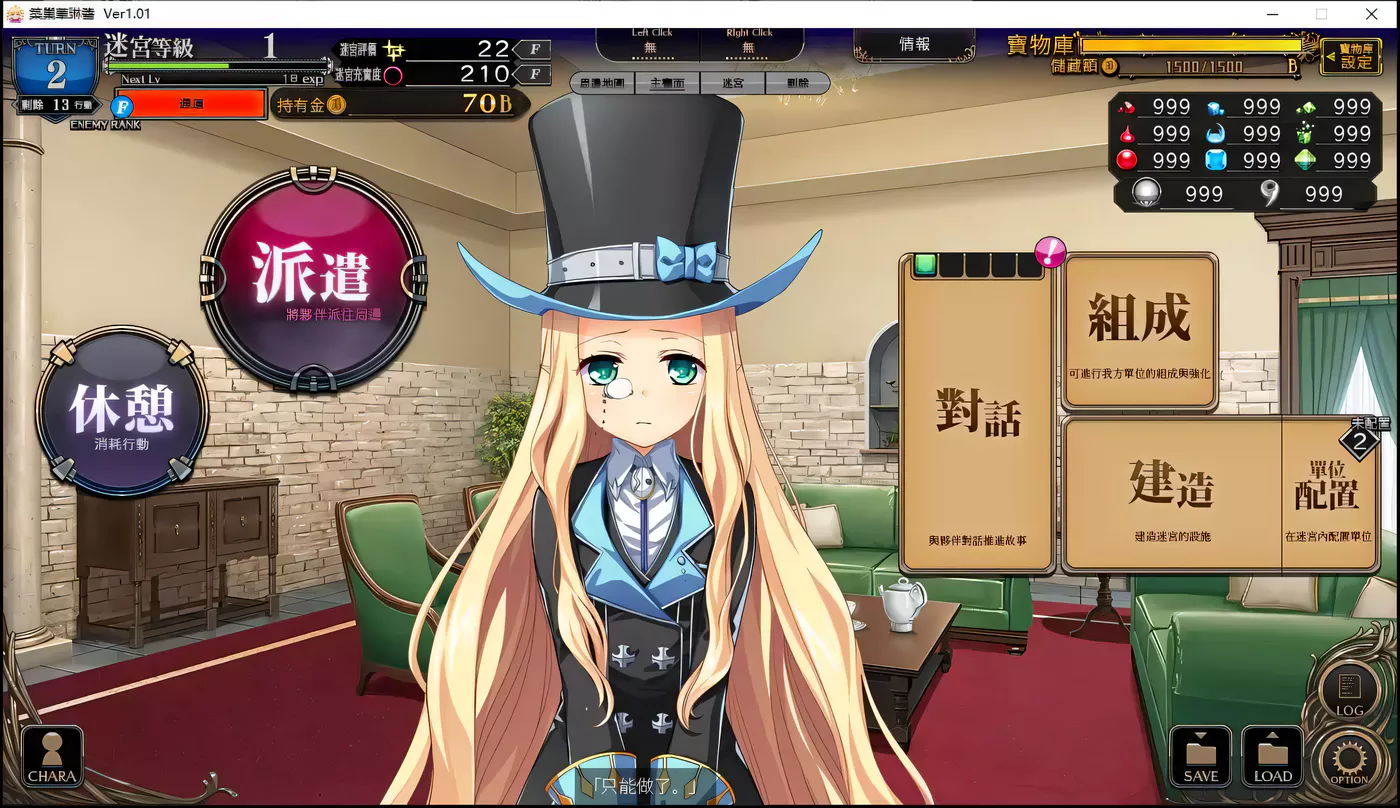
Task: Click the silver orb resource icon
Action: pos(1145,193)
